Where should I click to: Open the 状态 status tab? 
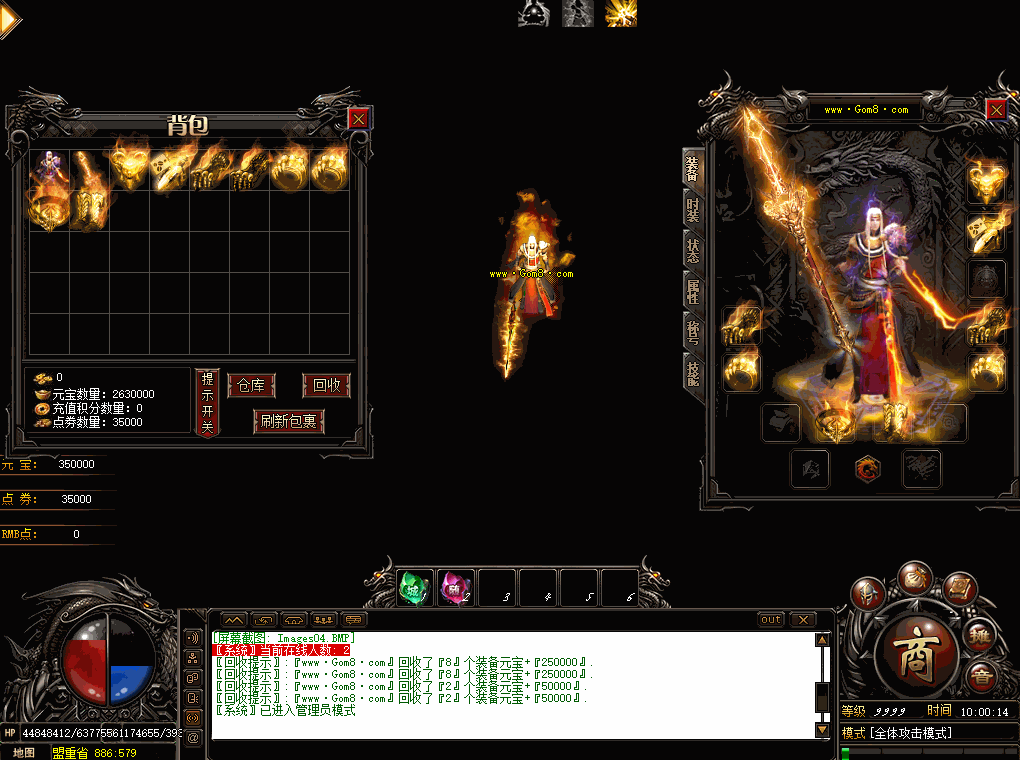pyautogui.click(x=693, y=250)
